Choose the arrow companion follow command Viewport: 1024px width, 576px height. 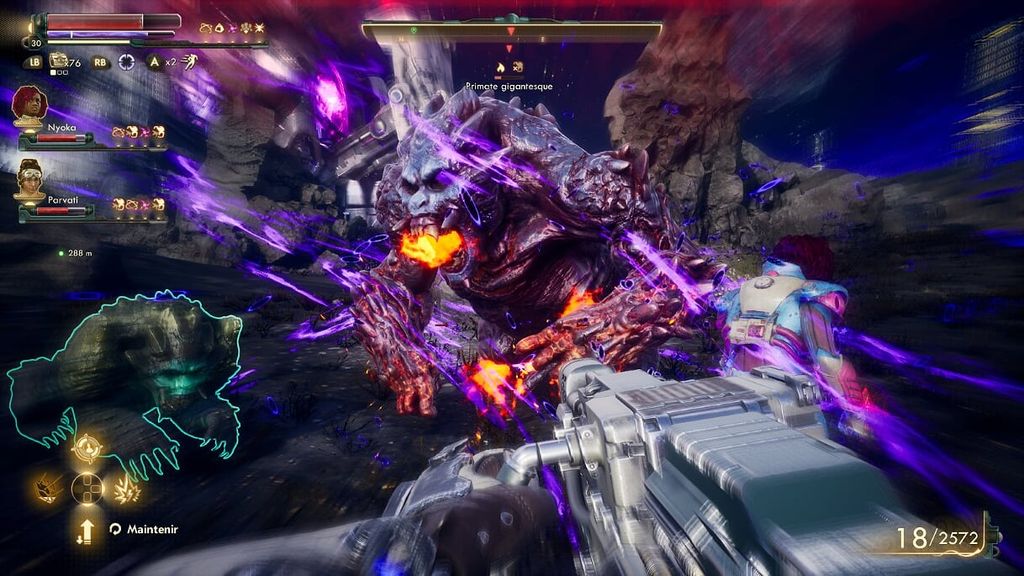pyautogui.click(x=87, y=528)
